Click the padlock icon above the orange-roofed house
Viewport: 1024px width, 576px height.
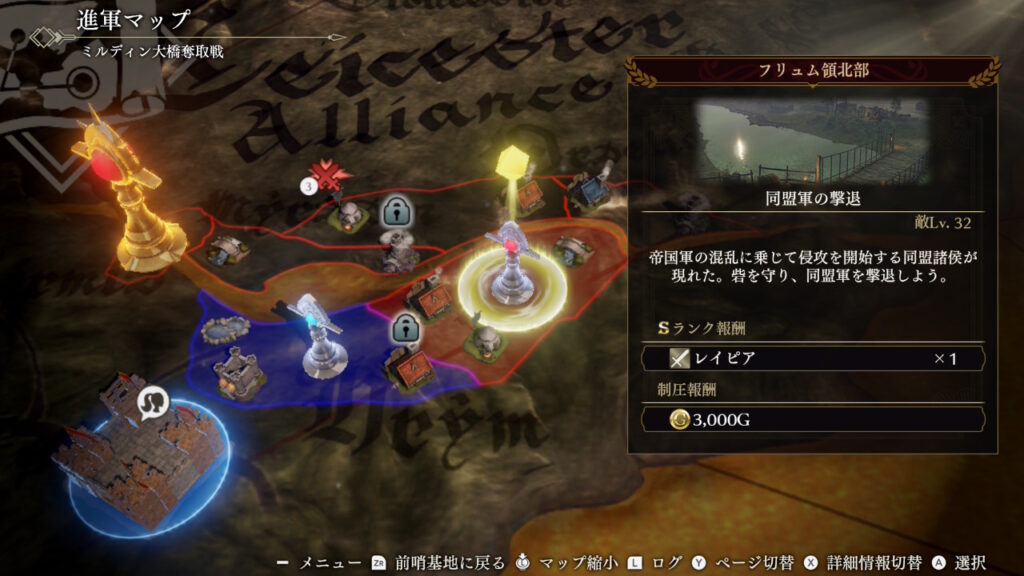click(x=404, y=326)
